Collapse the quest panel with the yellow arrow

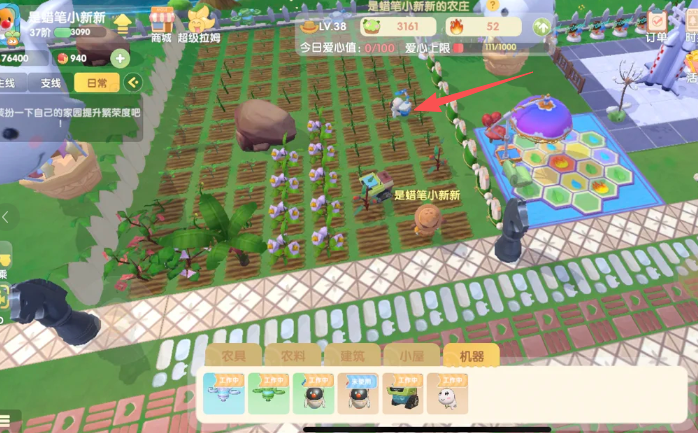click(132, 83)
